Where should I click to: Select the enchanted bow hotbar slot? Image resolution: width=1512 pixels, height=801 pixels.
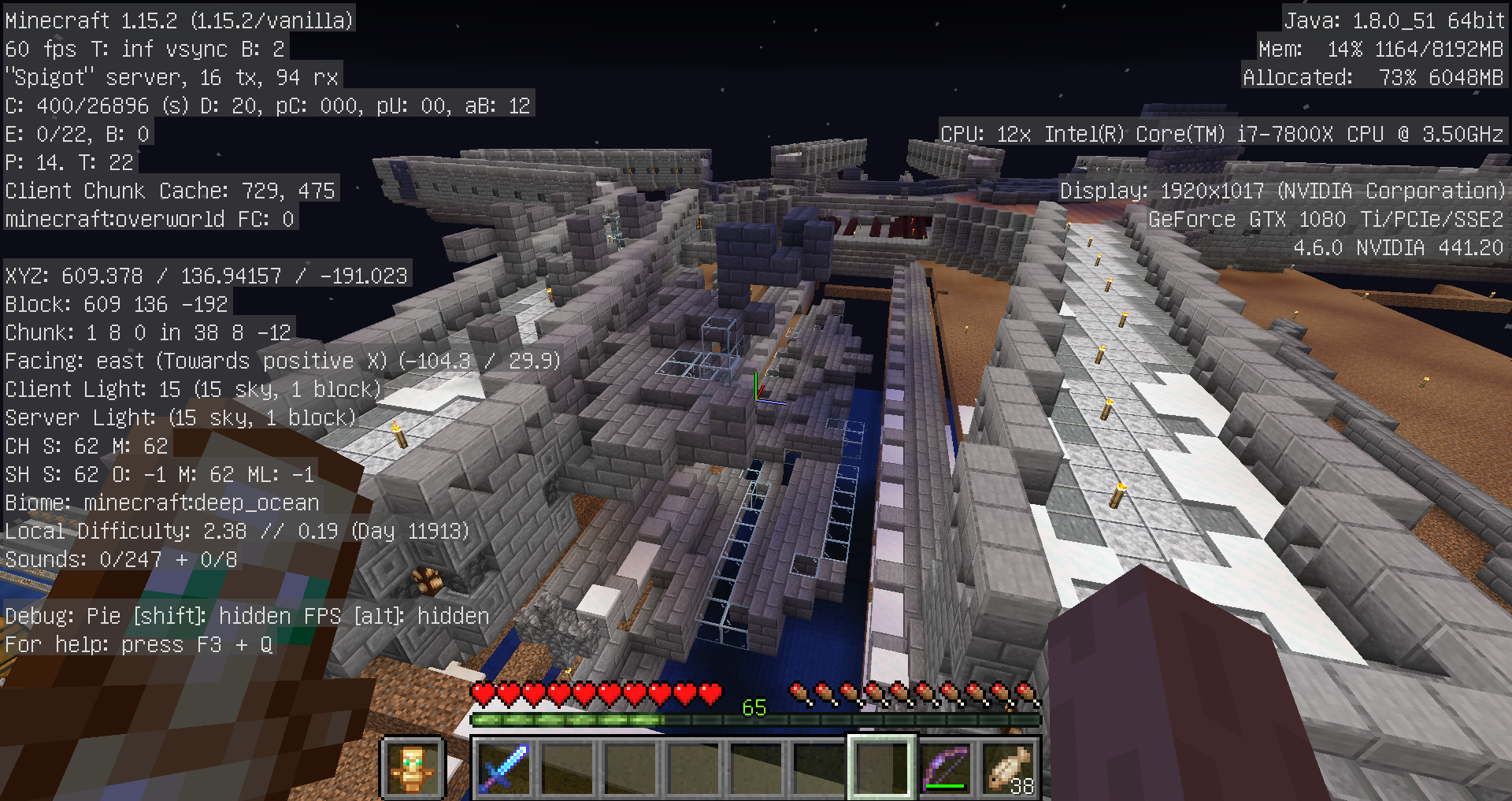point(945,767)
